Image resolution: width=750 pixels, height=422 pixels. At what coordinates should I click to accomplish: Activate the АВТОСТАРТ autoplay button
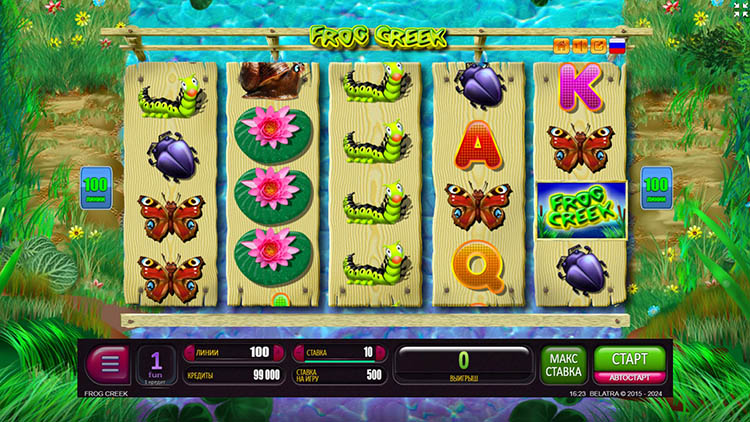[629, 378]
